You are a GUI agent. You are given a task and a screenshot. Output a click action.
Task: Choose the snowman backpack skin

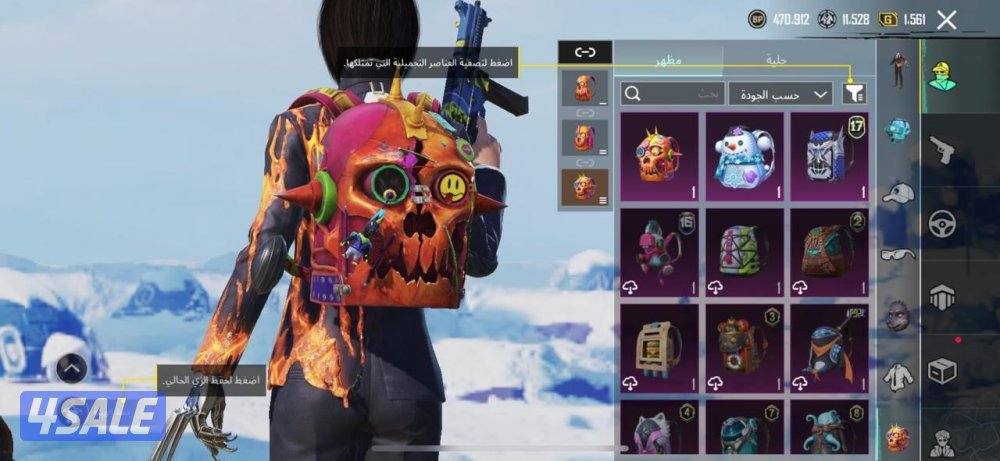744,155
